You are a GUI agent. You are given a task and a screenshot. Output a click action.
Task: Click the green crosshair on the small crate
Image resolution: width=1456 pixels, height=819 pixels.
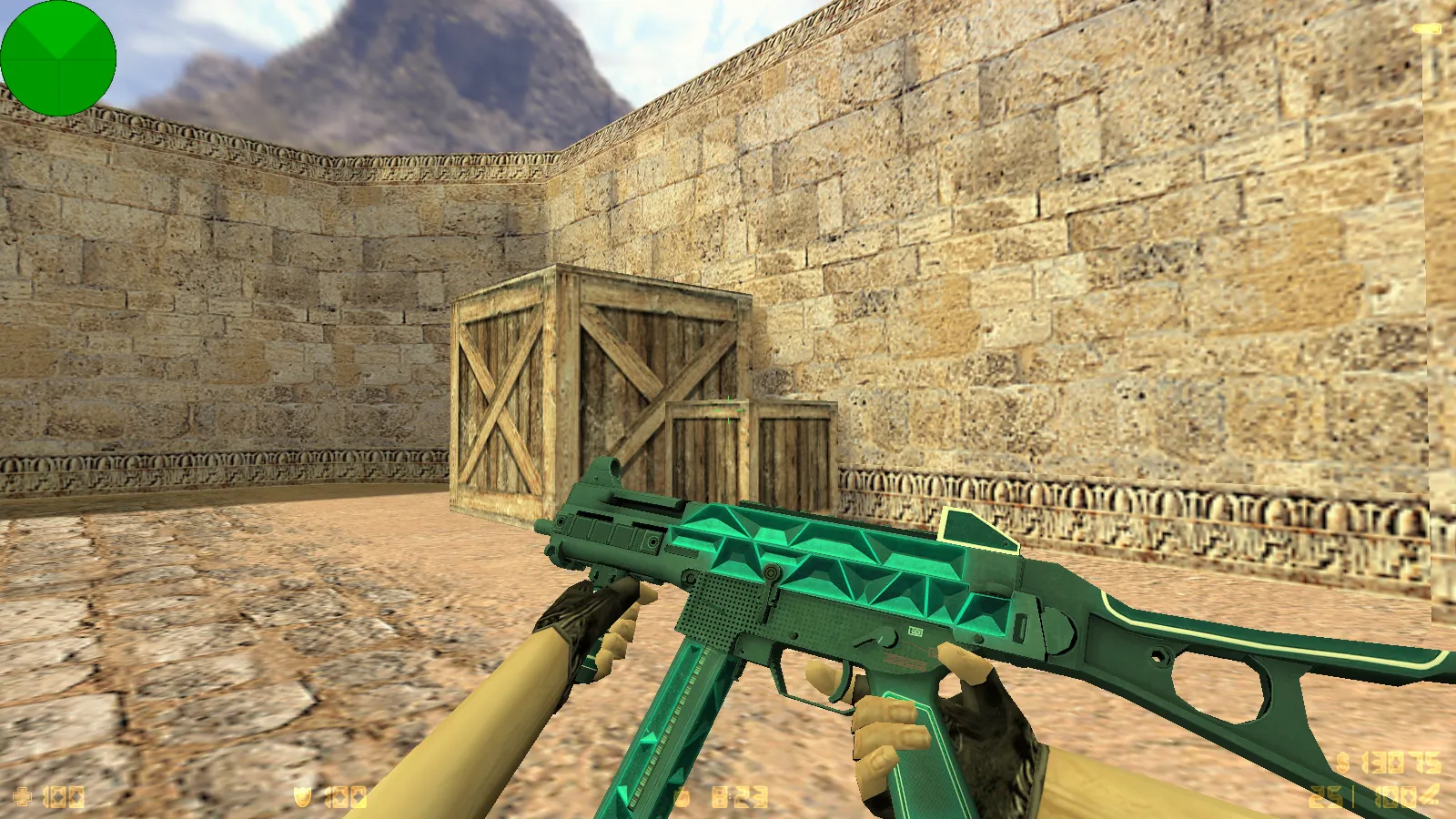[728, 411]
